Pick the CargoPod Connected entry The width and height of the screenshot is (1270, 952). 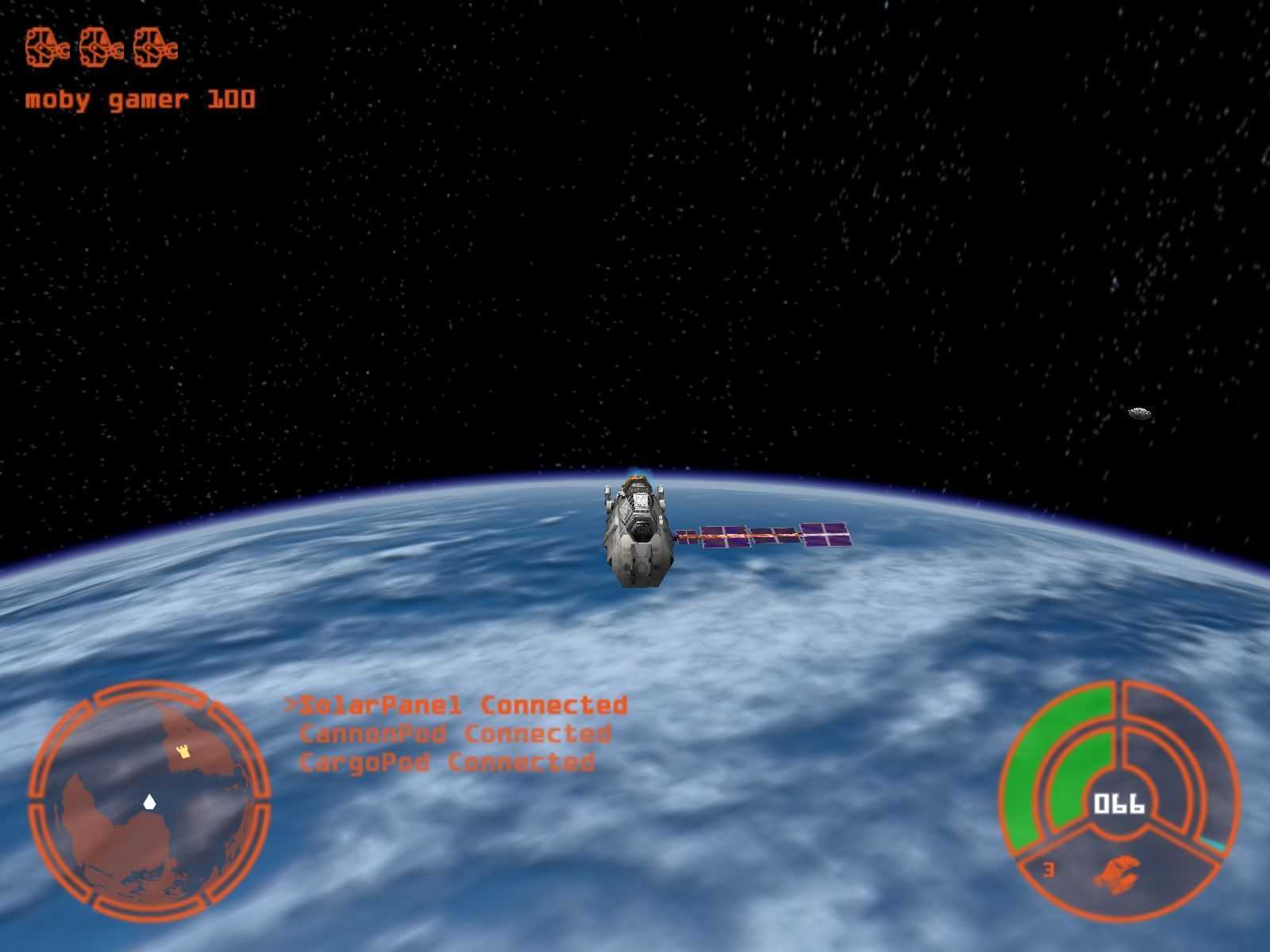[446, 763]
